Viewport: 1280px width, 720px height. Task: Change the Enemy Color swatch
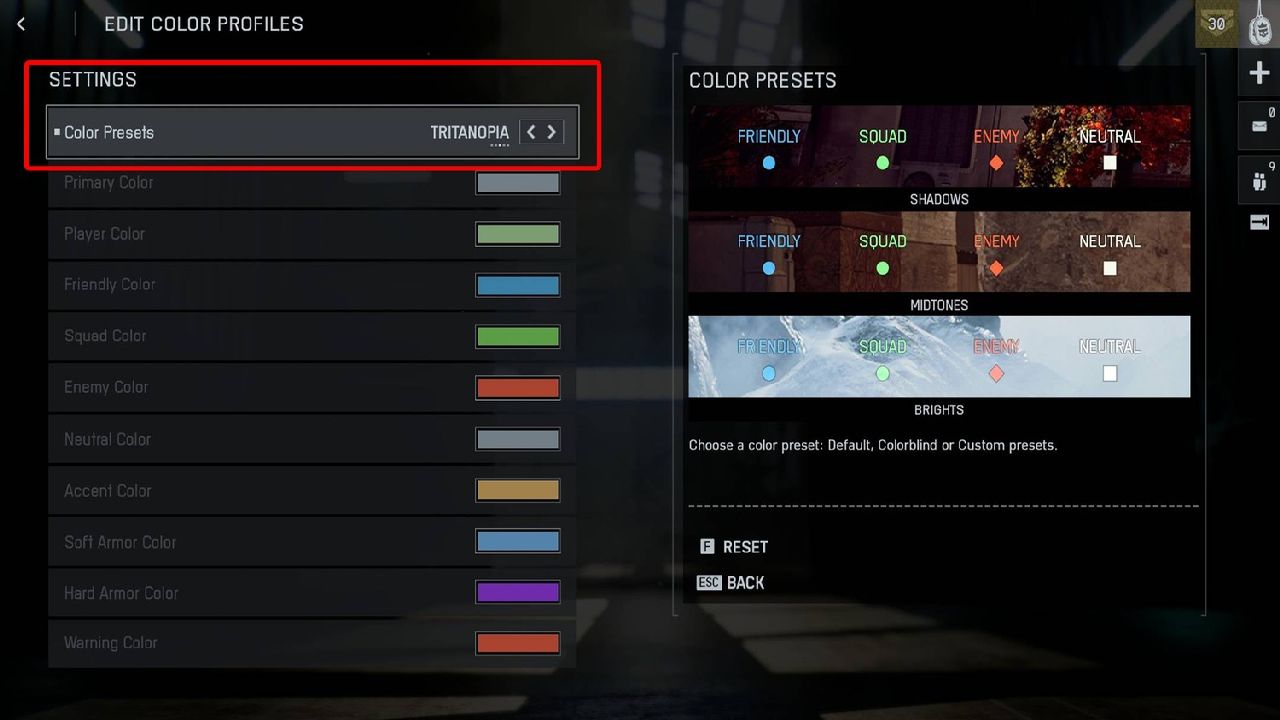click(517, 388)
